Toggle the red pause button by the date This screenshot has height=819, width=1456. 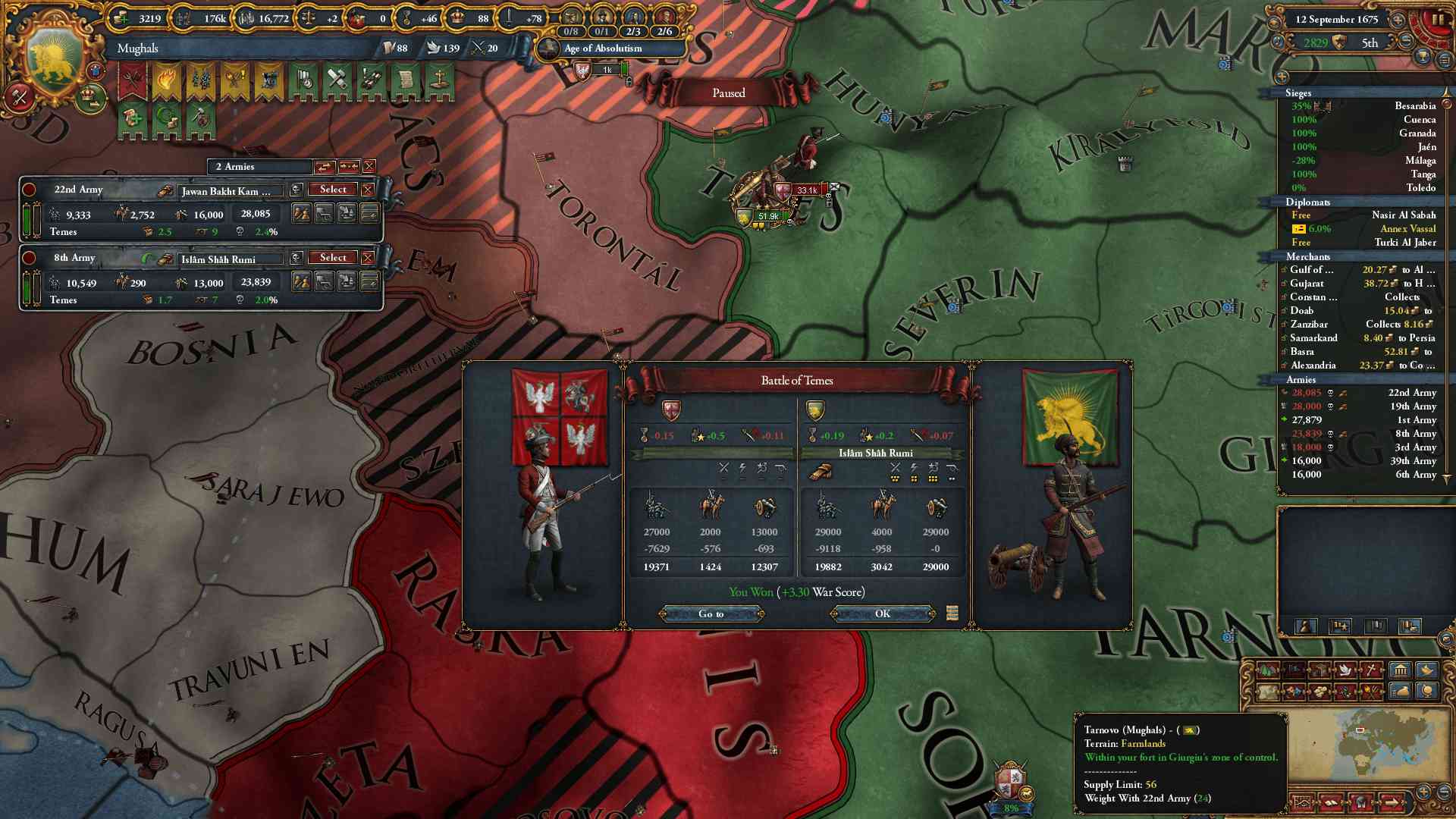tap(1437, 20)
